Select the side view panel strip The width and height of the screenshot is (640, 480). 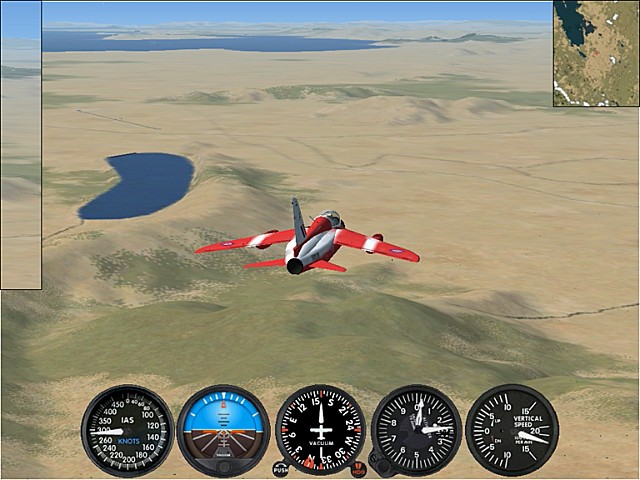[x=21, y=145]
